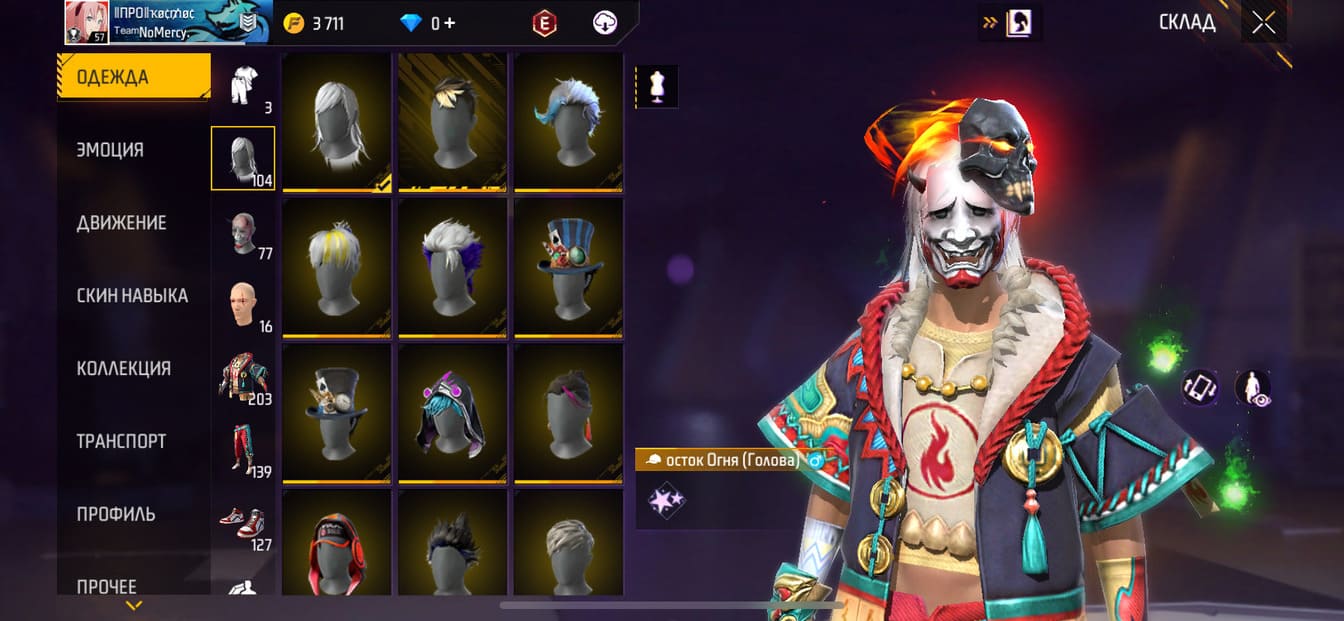Open the ОДЕЖДА clothing category
1344x621 pixels.
coord(133,77)
